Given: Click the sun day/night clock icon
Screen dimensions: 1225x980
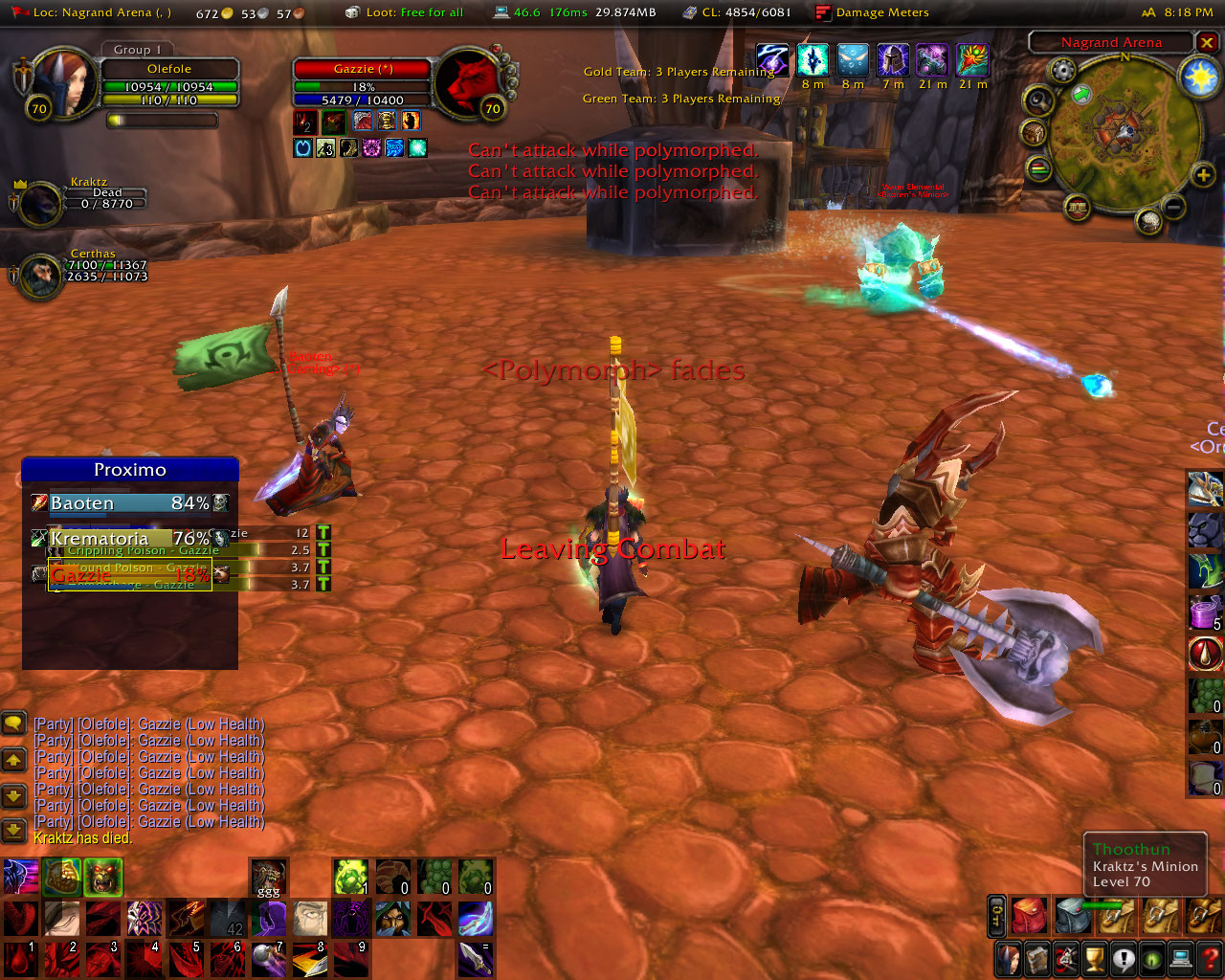Looking at the screenshot, I should coord(1200,78).
